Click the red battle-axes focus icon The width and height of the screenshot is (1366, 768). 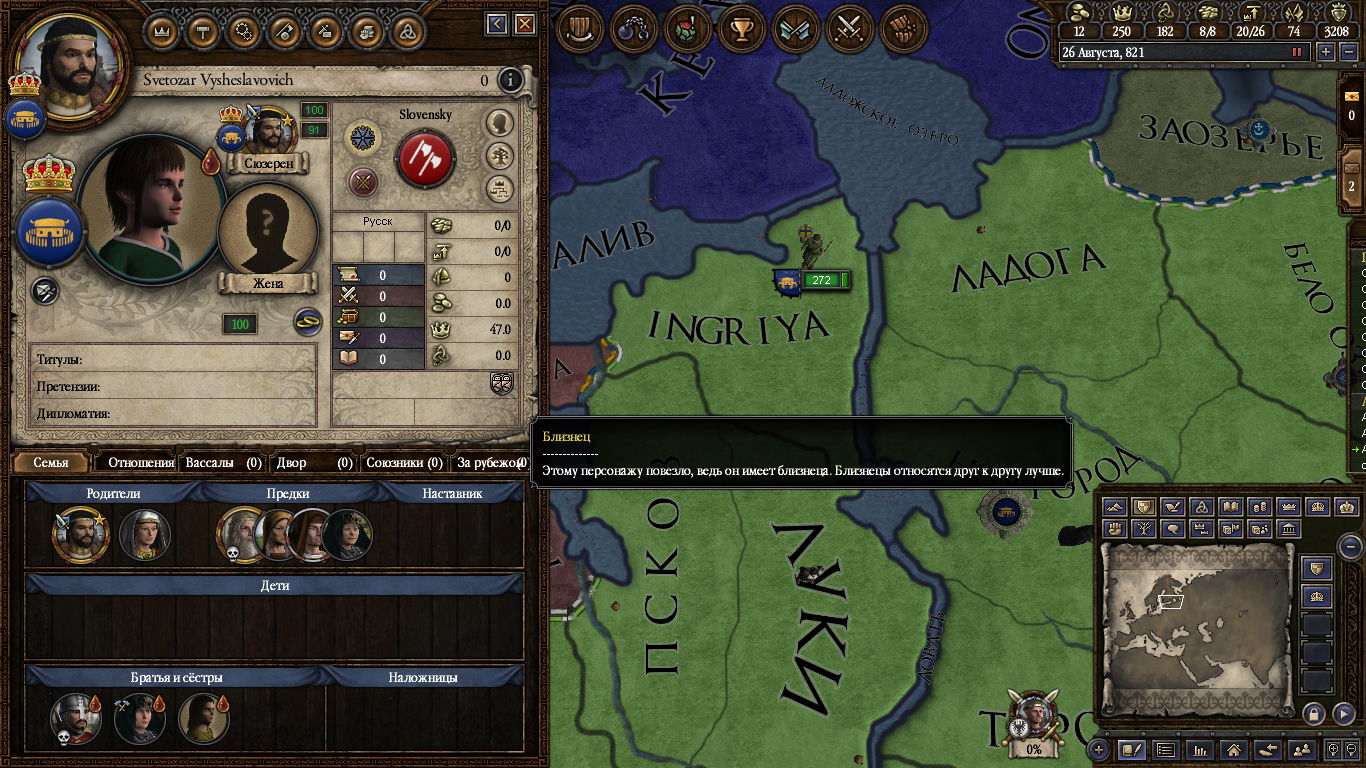(426, 158)
